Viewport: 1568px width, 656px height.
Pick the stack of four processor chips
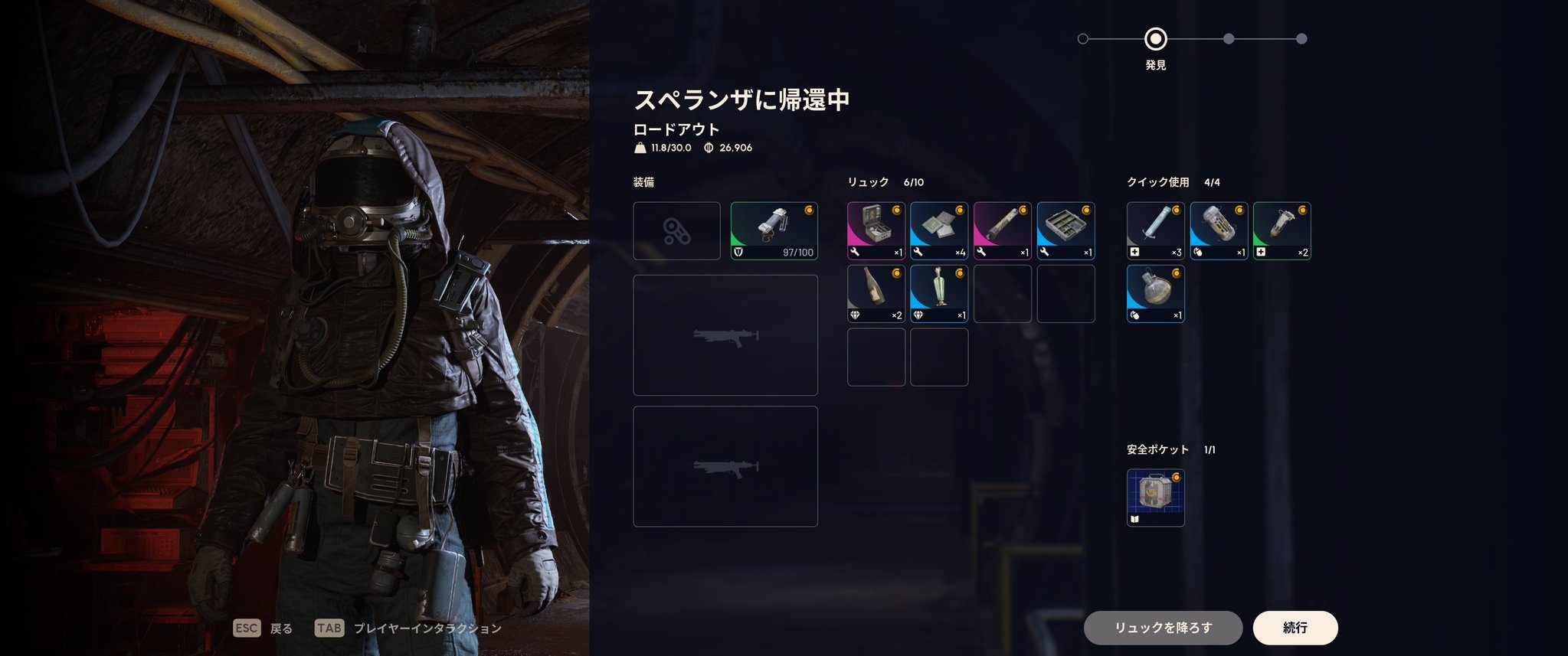point(939,230)
